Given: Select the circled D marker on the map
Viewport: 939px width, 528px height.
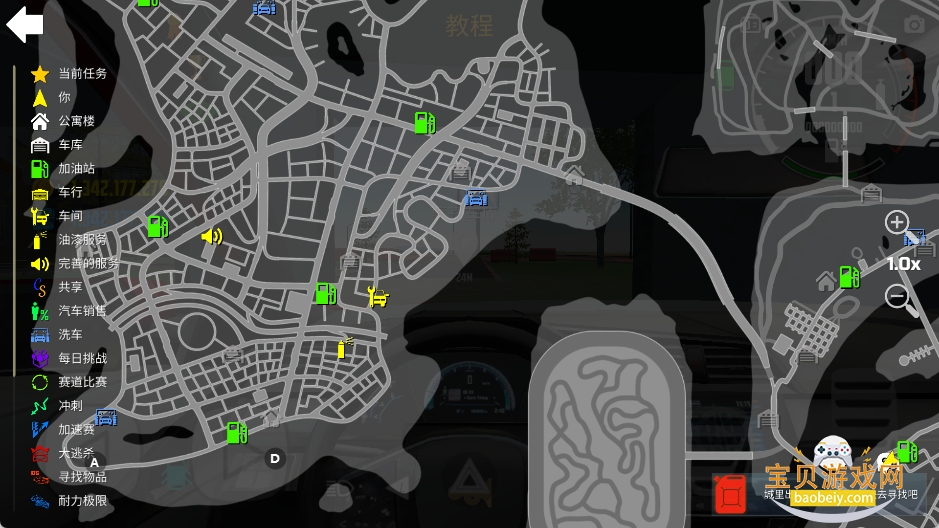Looking at the screenshot, I should tap(275, 459).
